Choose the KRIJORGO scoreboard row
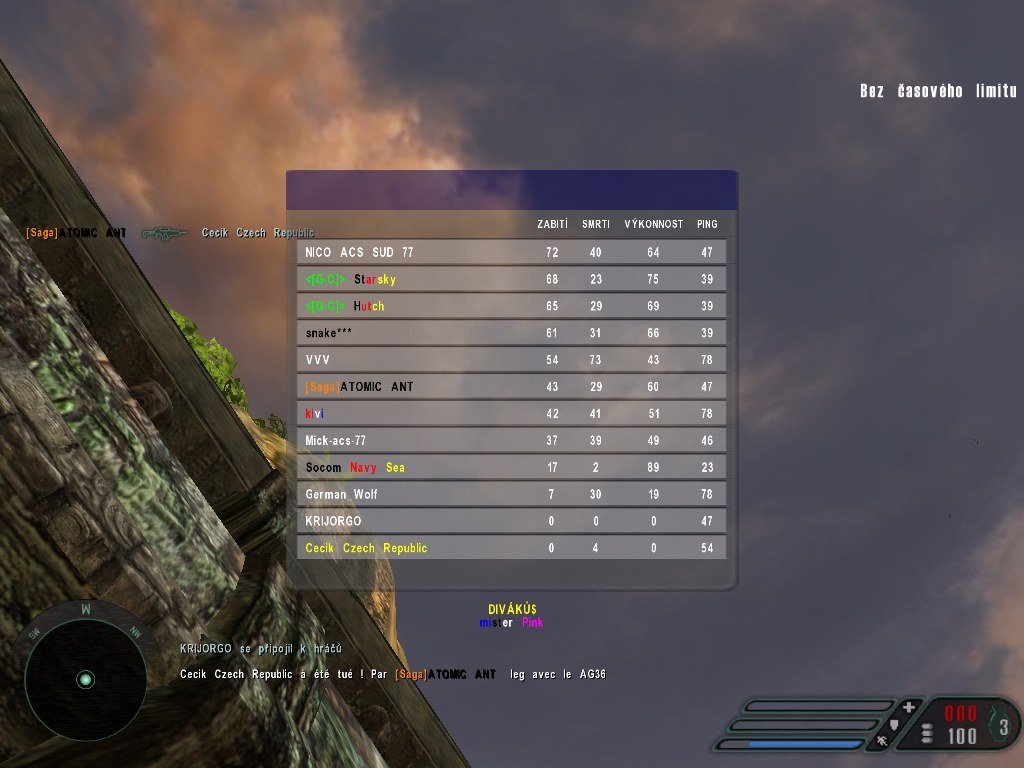Screen dimensions: 1024x768 click(x=512, y=521)
